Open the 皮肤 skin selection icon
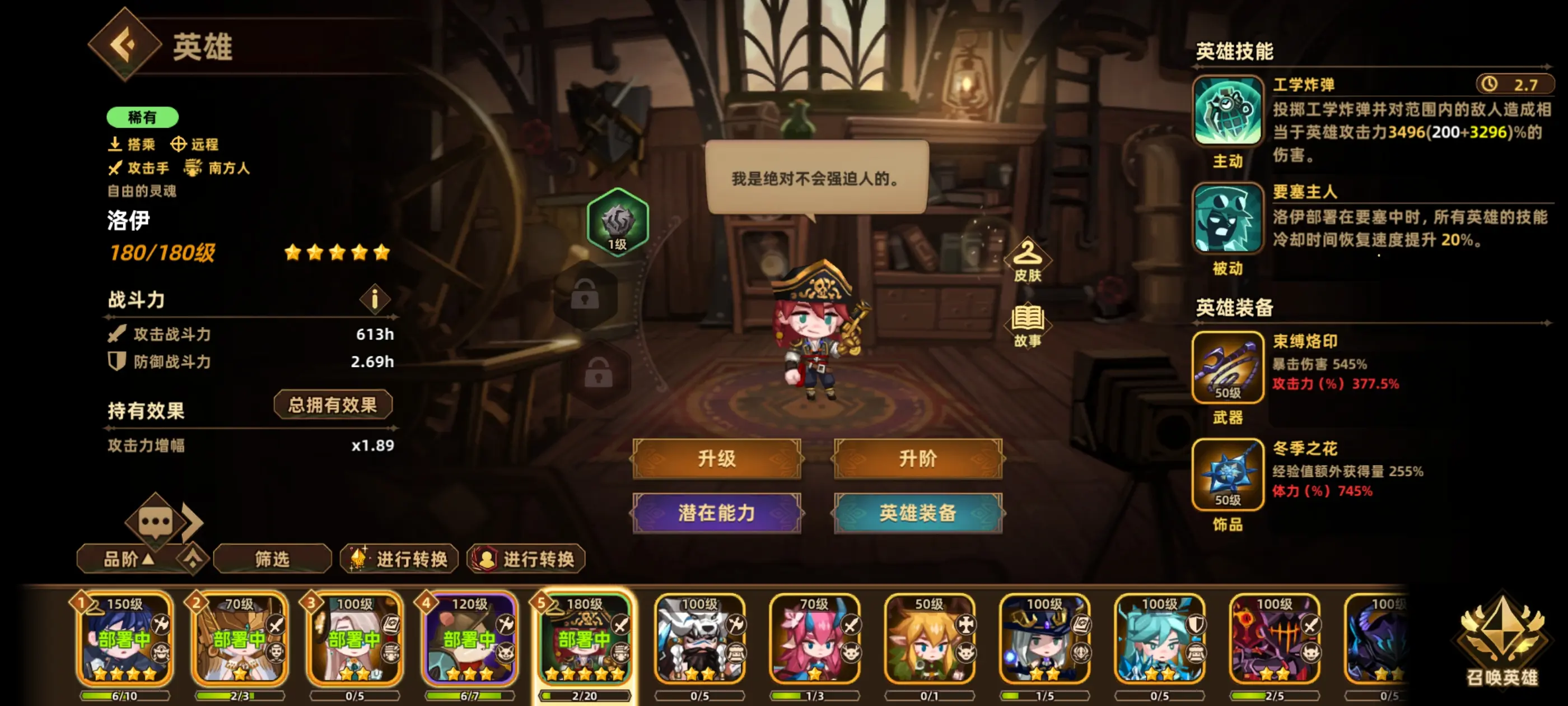 tap(1029, 262)
